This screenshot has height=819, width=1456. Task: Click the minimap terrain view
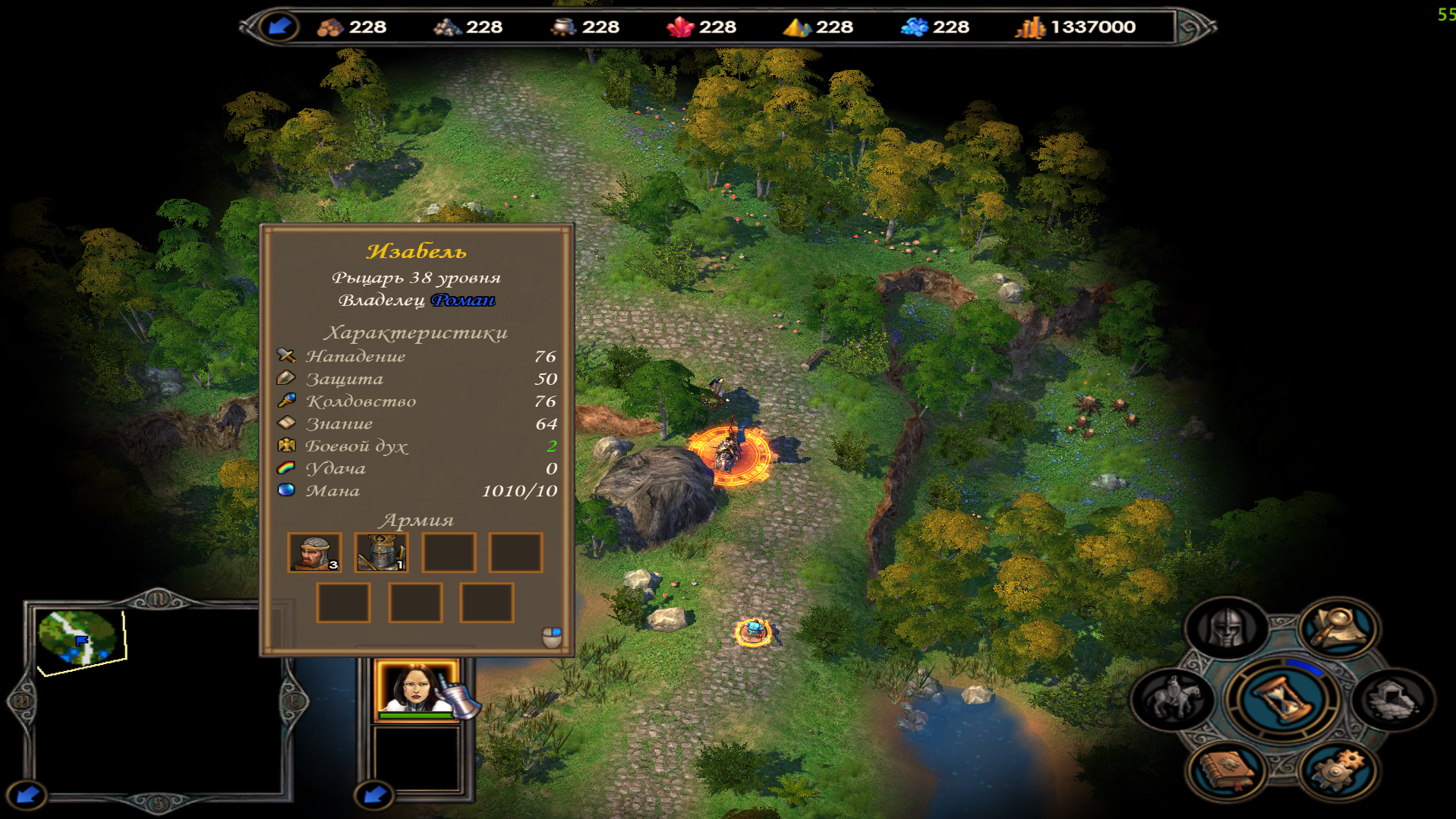pyautogui.click(x=79, y=640)
